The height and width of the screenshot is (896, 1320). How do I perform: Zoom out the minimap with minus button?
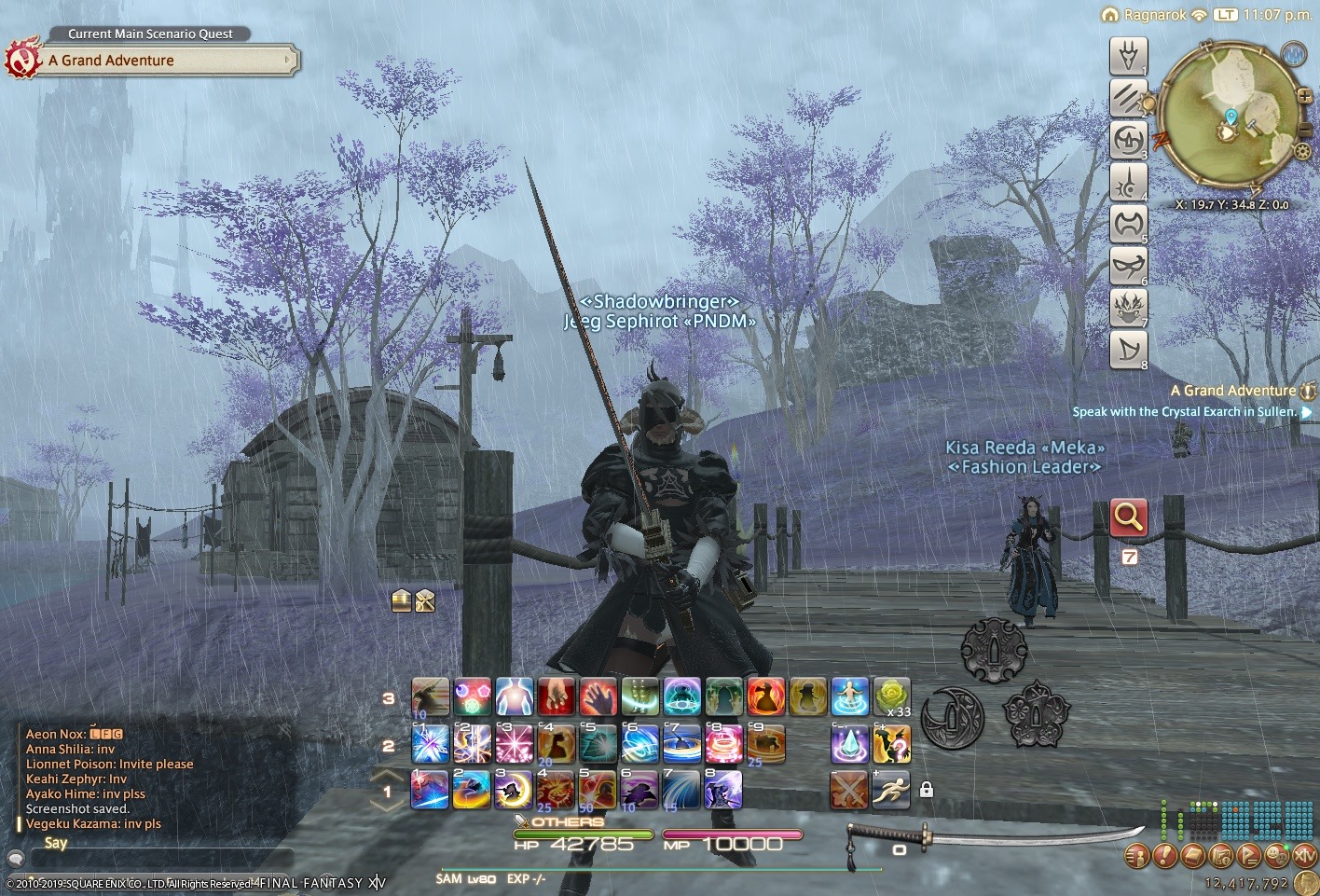click(1305, 130)
